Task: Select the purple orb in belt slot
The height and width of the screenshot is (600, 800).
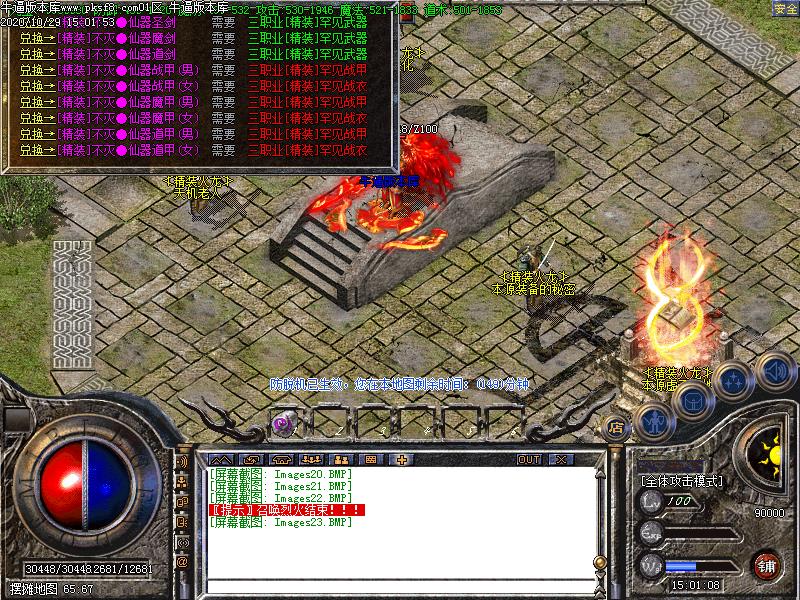Action: 284,424
